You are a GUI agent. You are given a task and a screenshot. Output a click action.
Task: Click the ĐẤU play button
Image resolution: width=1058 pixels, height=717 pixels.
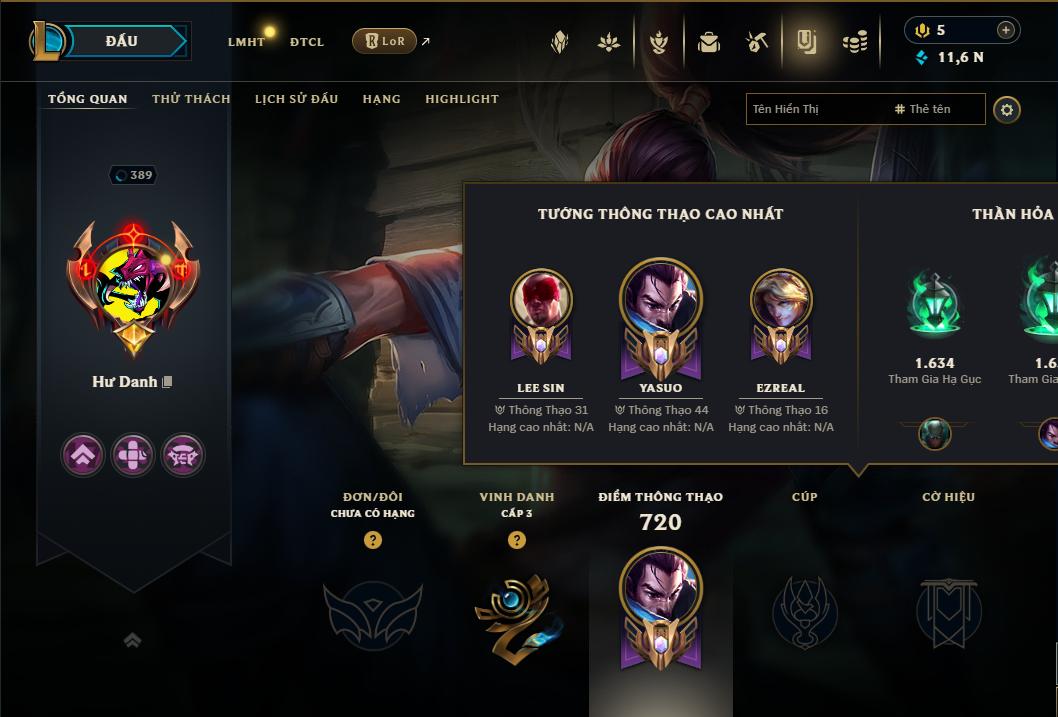pyautogui.click(x=121, y=41)
